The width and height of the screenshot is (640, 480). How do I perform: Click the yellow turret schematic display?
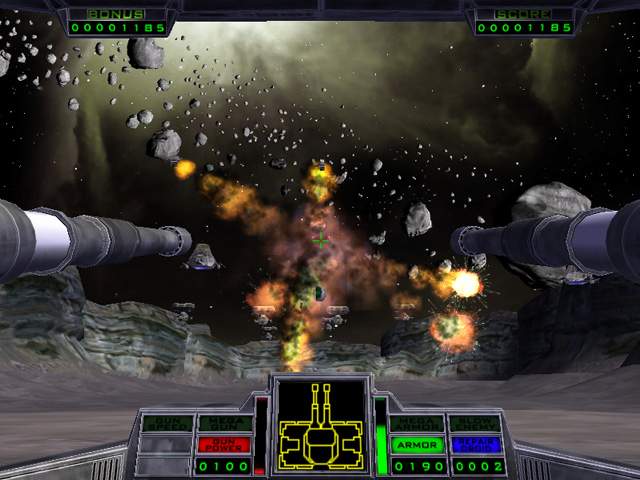(x=320, y=425)
